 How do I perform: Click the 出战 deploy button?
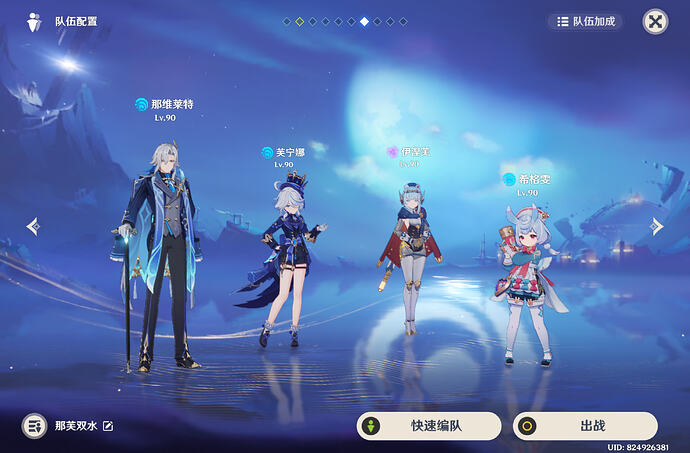pos(585,426)
